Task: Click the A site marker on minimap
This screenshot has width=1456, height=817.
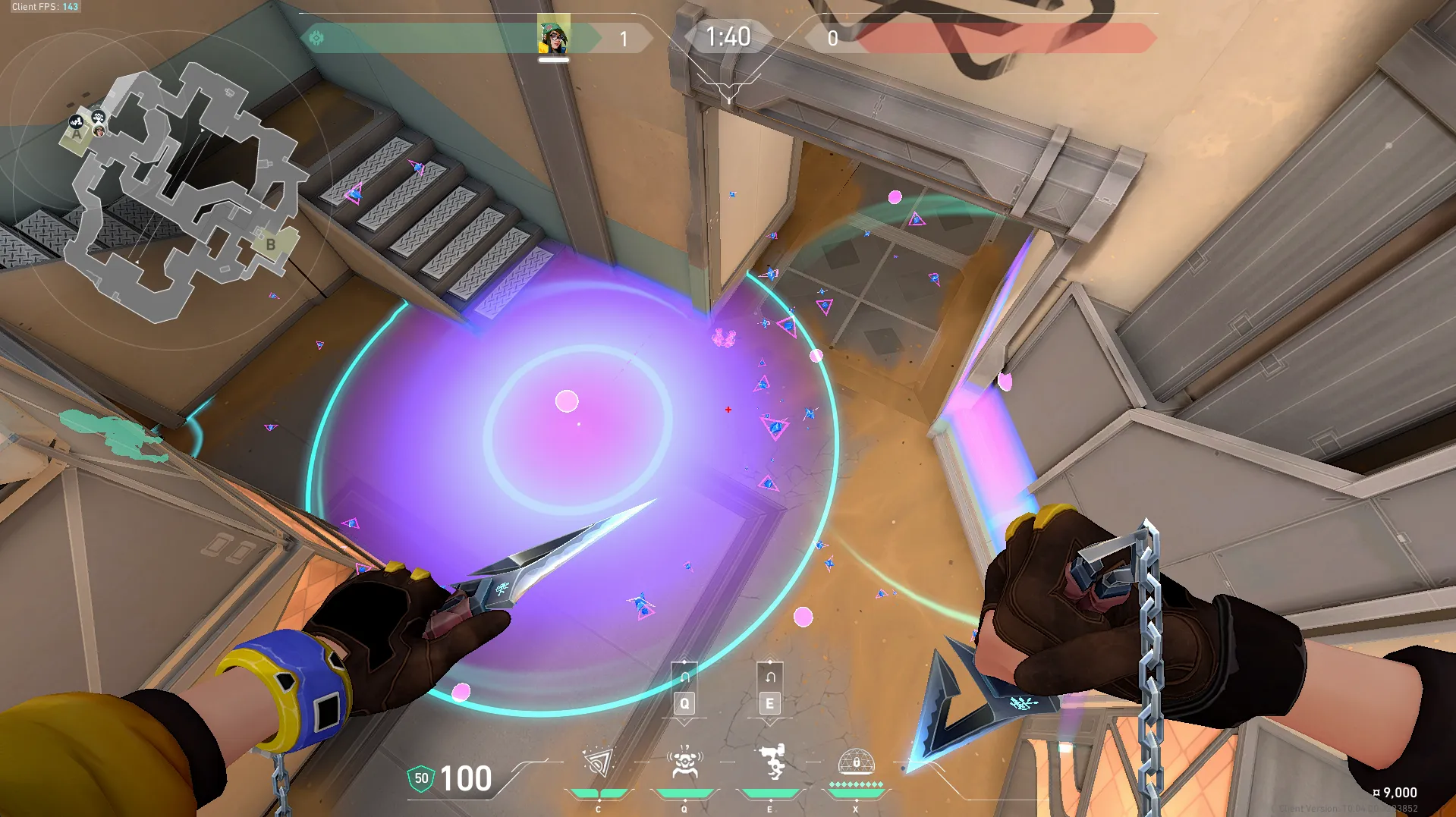Action: point(77,135)
